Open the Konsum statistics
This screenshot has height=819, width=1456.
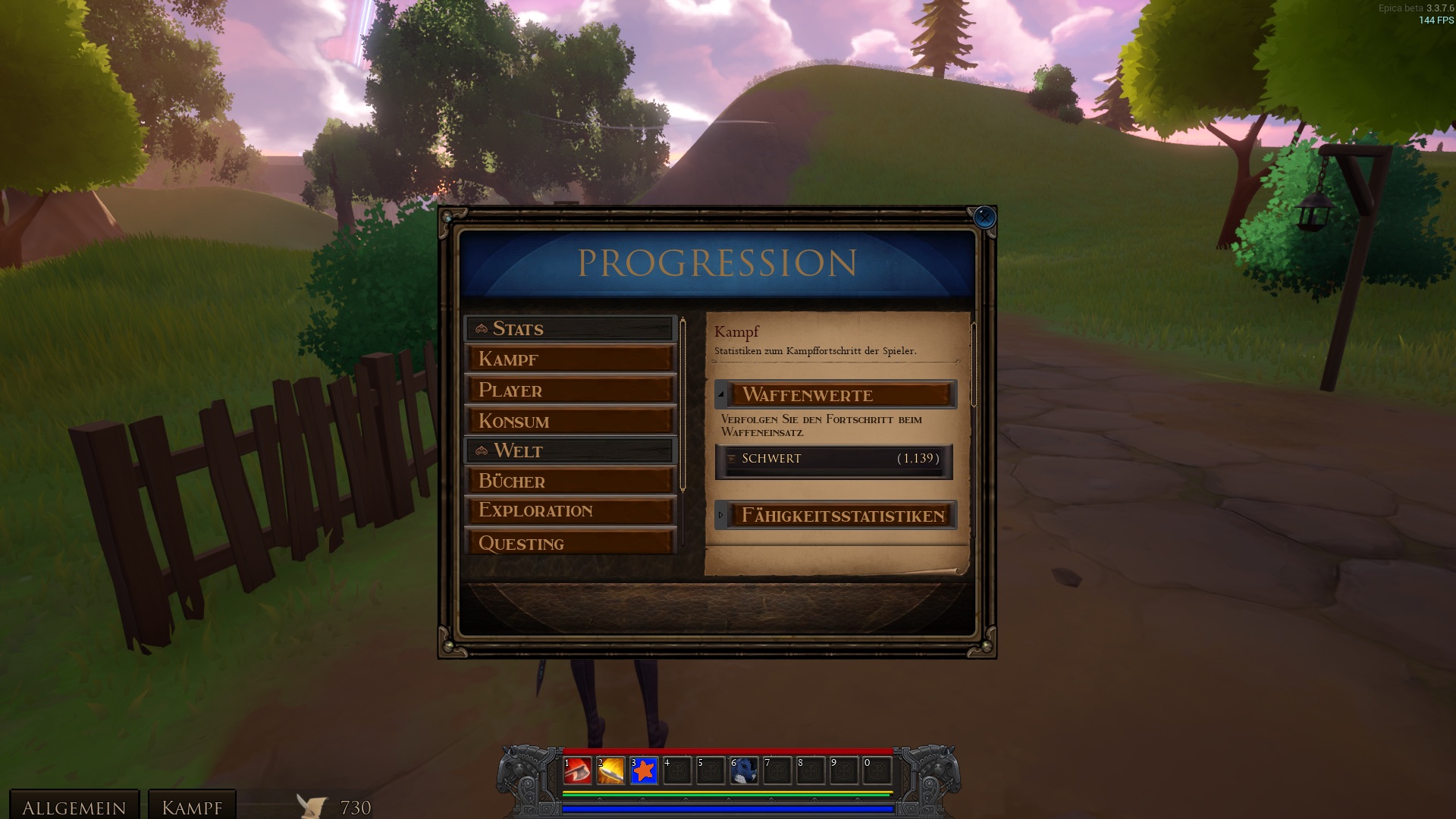coord(570,421)
